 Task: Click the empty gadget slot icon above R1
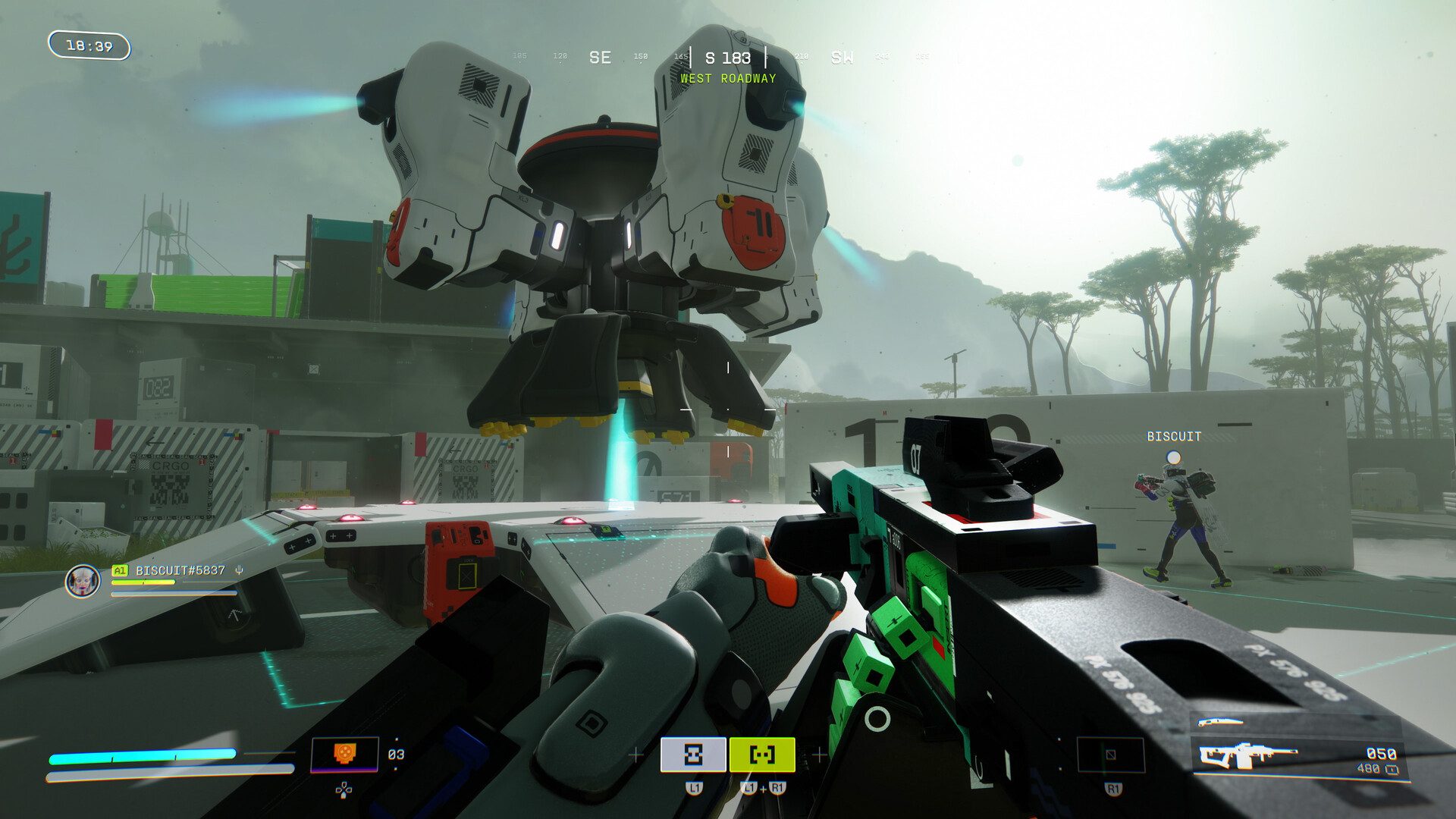click(1109, 755)
